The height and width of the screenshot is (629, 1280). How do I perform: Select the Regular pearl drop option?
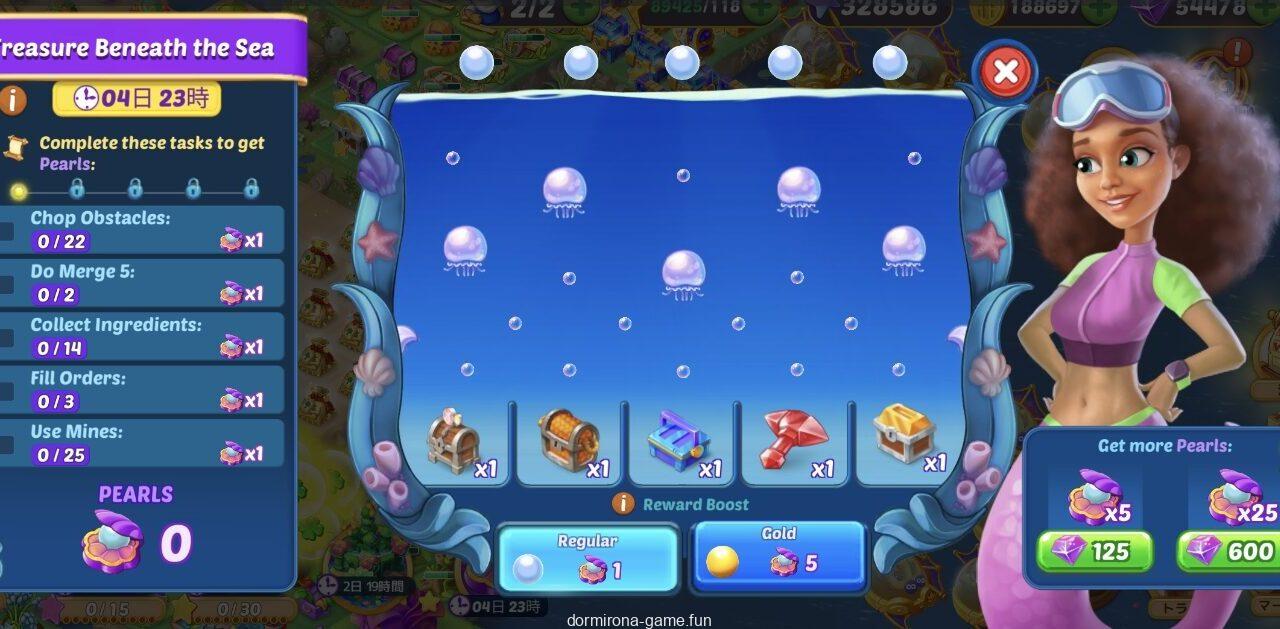(x=587, y=558)
